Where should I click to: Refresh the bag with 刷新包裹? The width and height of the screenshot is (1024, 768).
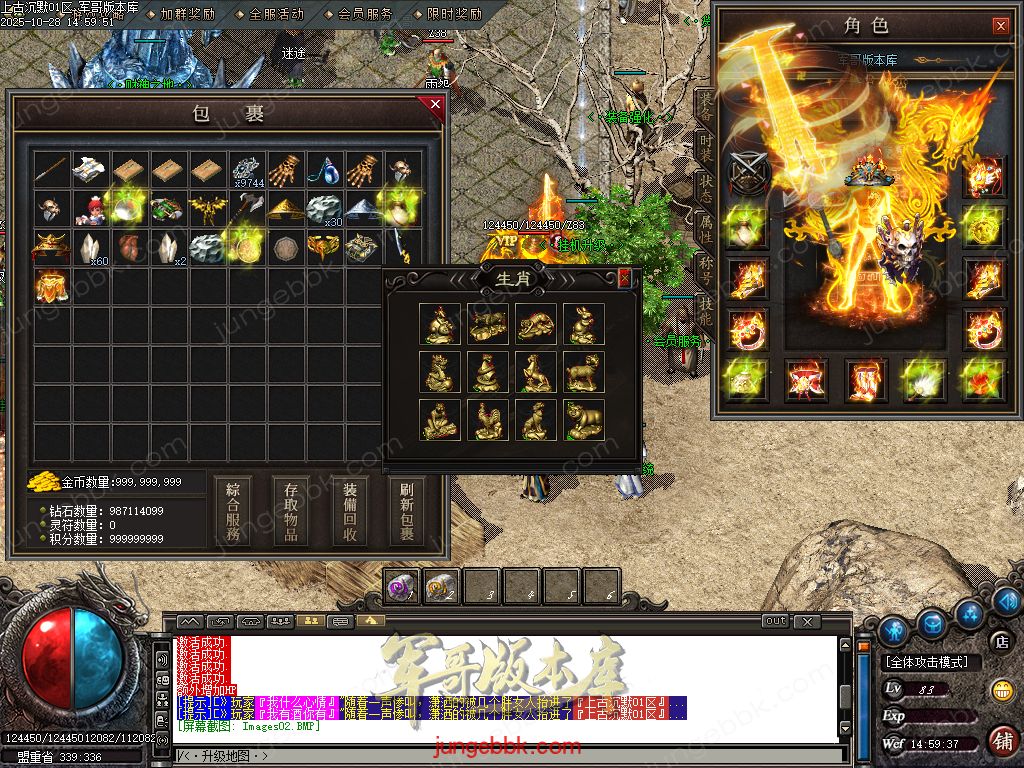(x=407, y=510)
